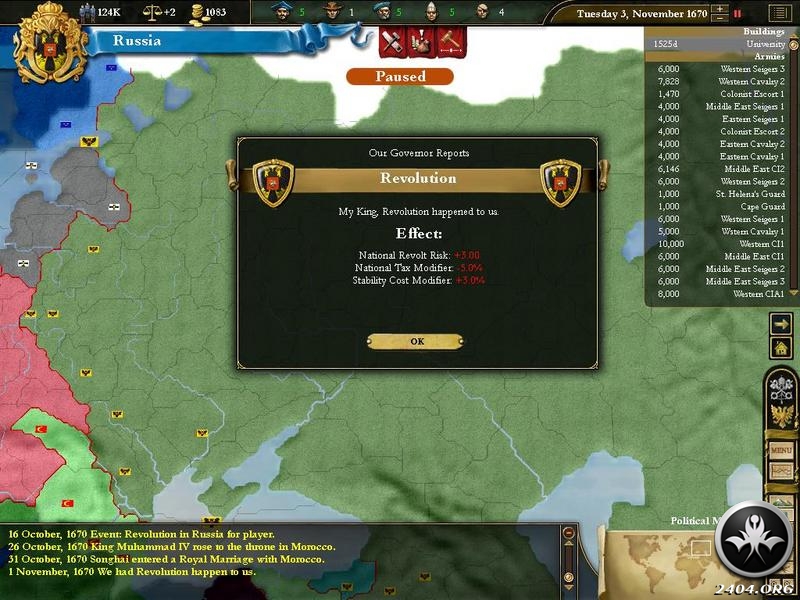The height and width of the screenshot is (600, 800).
Task: Toggle the red pause button
Action: [x=738, y=14]
